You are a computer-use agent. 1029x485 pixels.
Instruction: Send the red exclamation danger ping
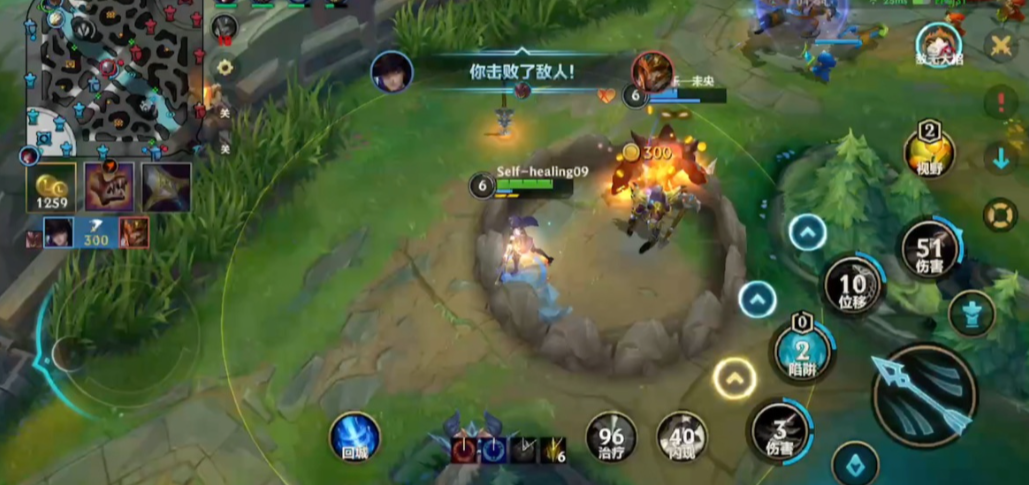1000,101
